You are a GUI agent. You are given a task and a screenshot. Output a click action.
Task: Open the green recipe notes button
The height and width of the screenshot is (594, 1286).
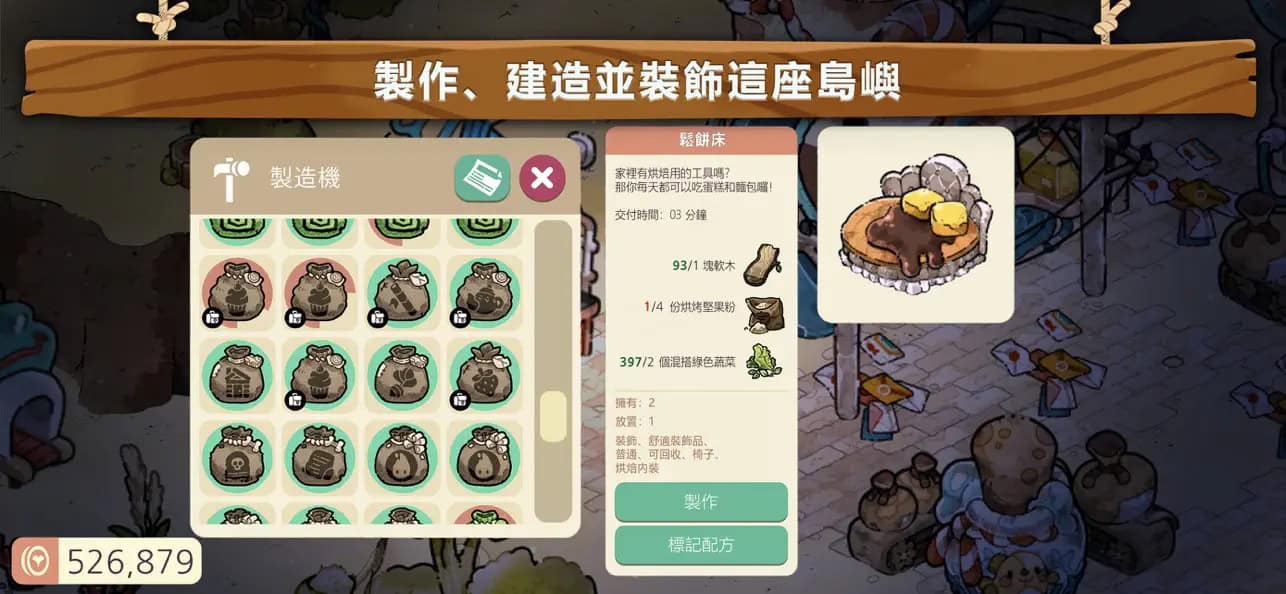482,178
